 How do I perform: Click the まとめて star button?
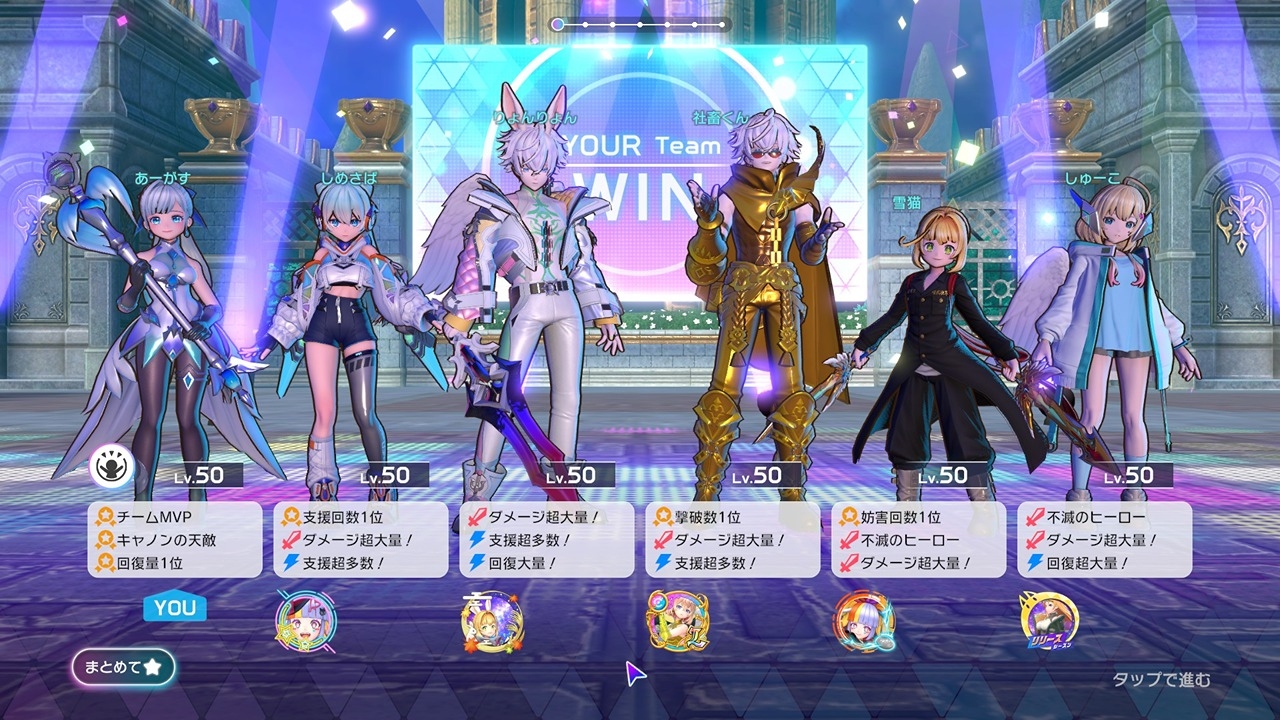(x=123, y=667)
